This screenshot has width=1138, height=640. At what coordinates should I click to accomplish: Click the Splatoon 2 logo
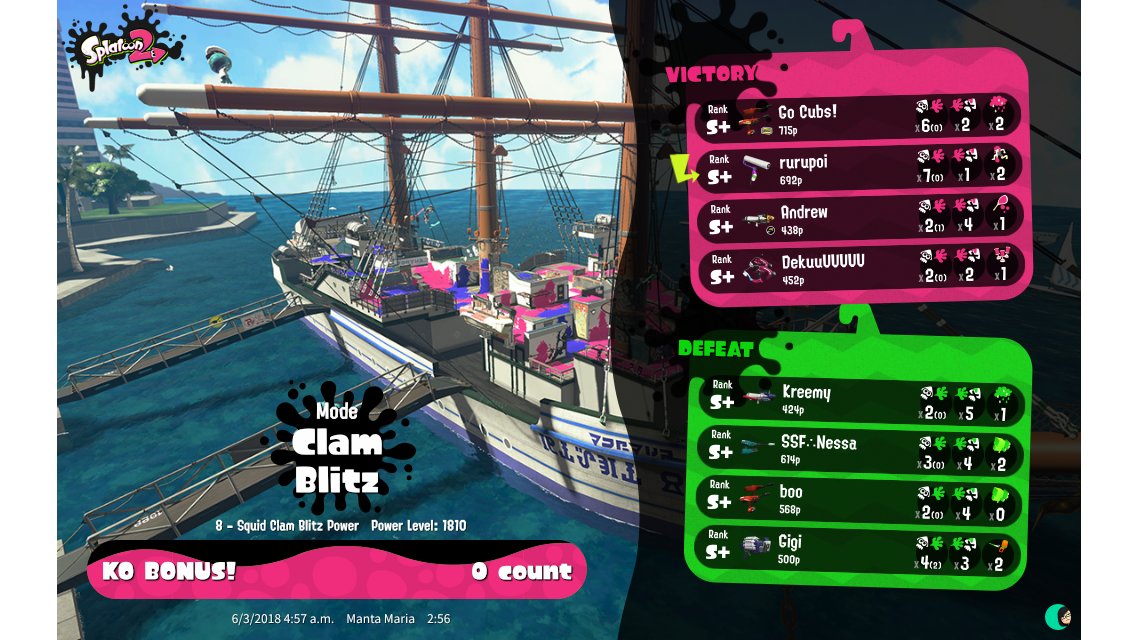123,47
